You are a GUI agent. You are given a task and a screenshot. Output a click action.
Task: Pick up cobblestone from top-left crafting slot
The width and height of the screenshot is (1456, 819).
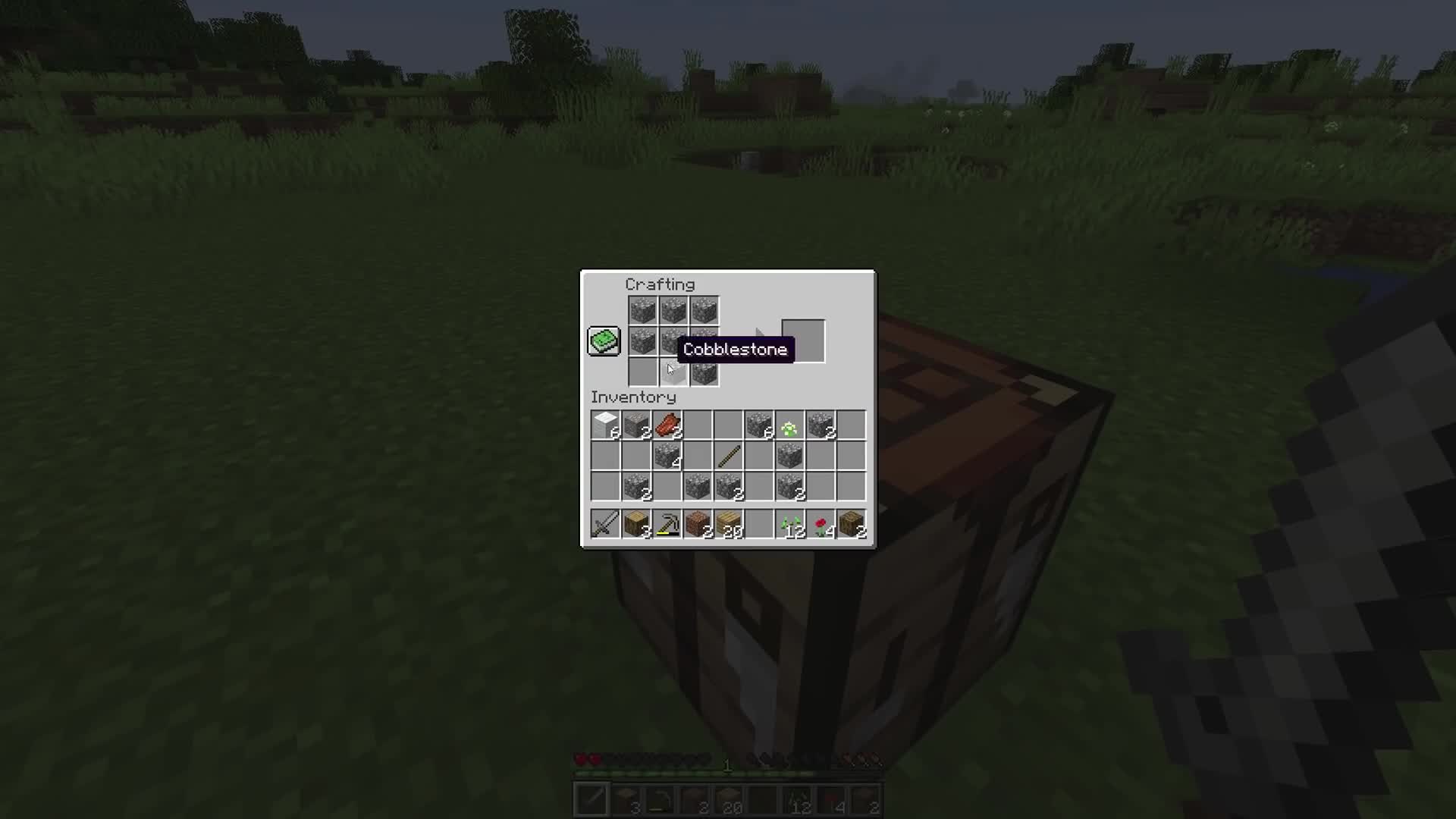tap(642, 309)
